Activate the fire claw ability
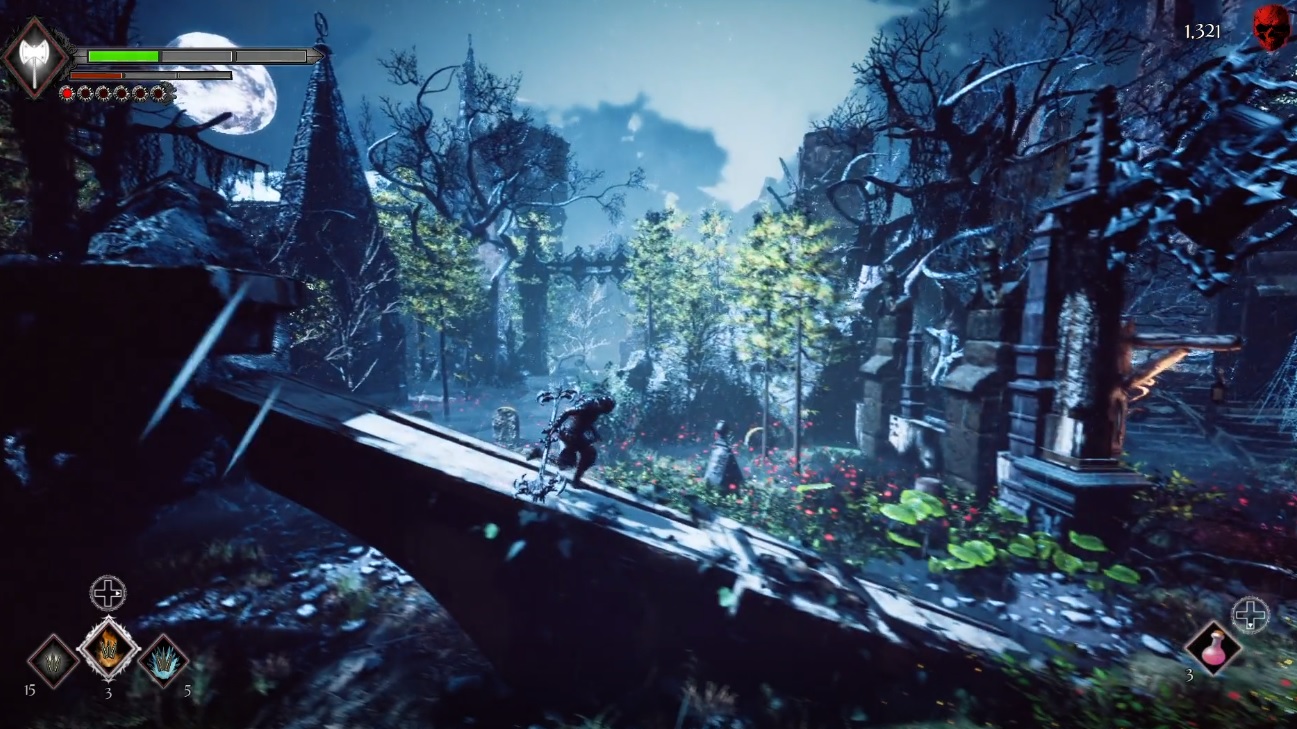Viewport: 1297px width, 729px height. pos(108,649)
